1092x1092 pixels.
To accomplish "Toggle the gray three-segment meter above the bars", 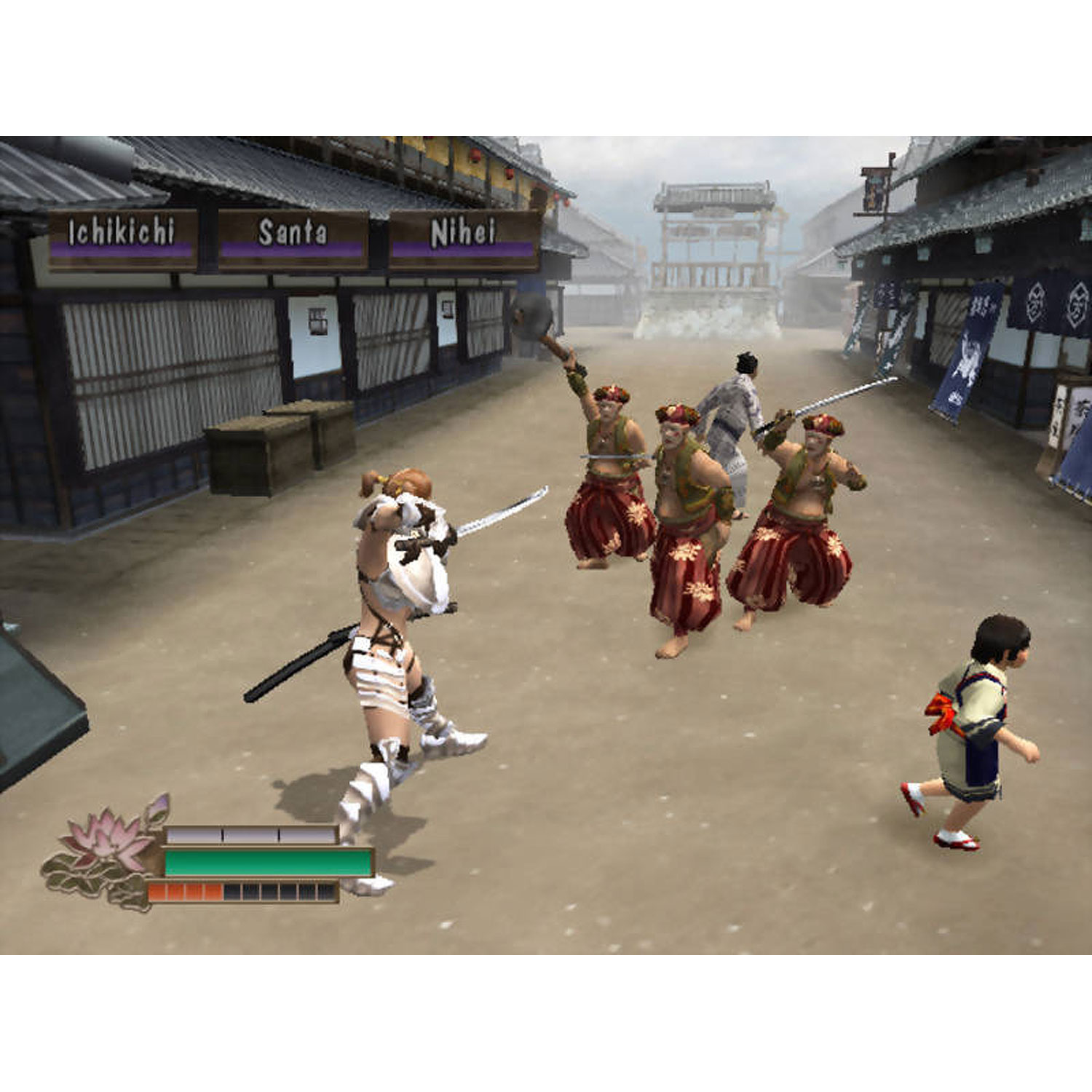I will point(251,832).
